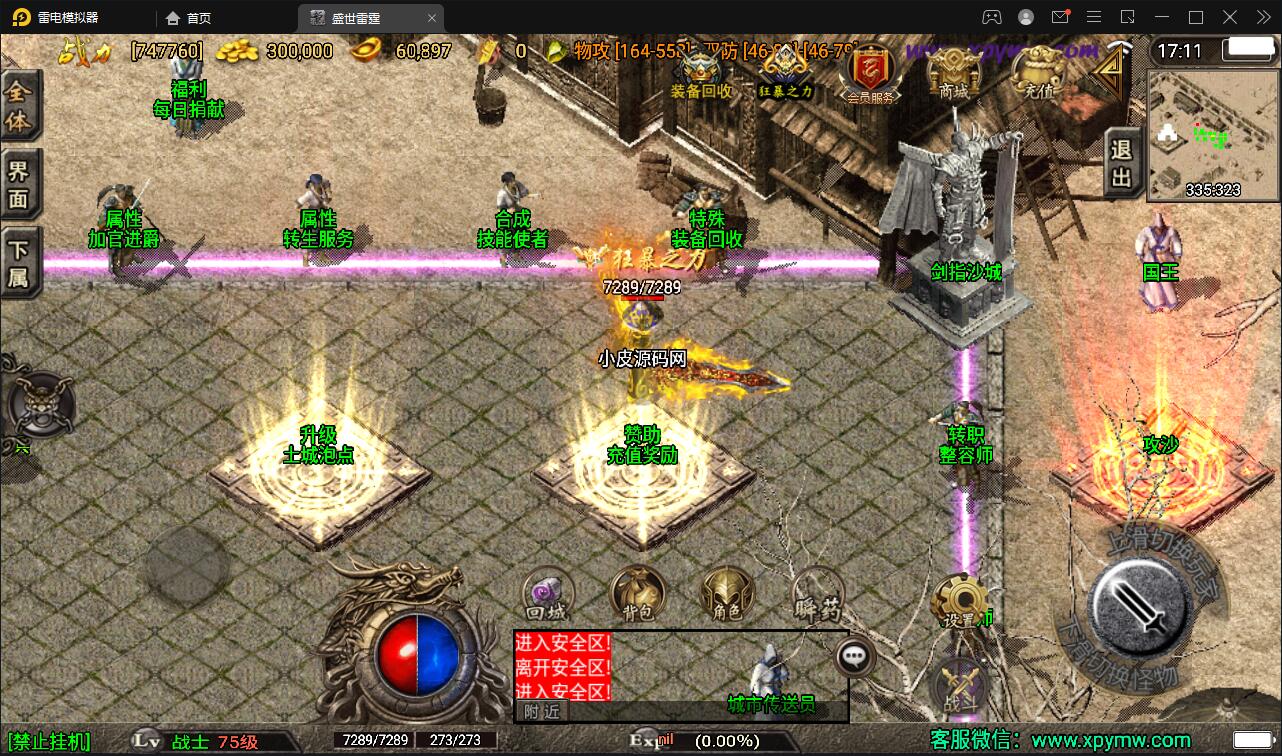Use the 瞬药 instant potion button

818,597
